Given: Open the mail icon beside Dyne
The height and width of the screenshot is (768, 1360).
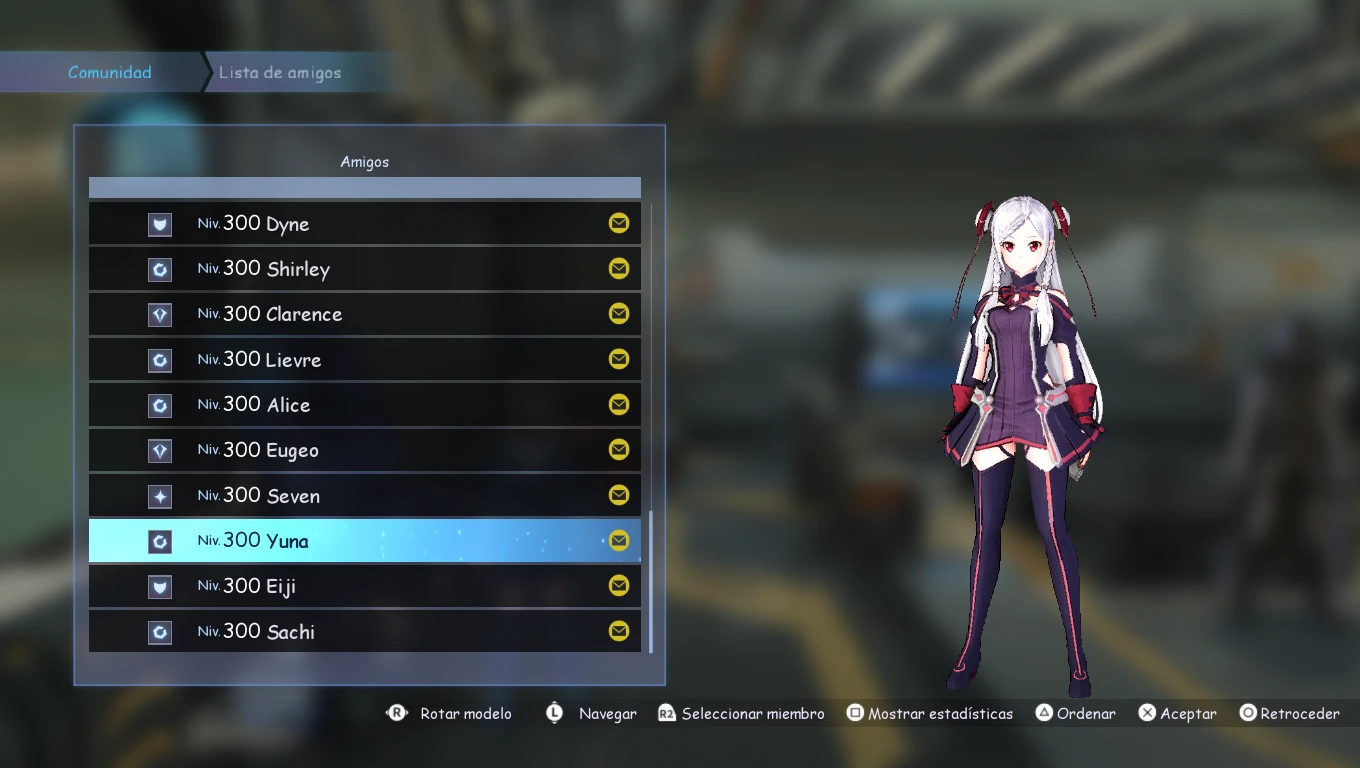Looking at the screenshot, I should pos(619,223).
